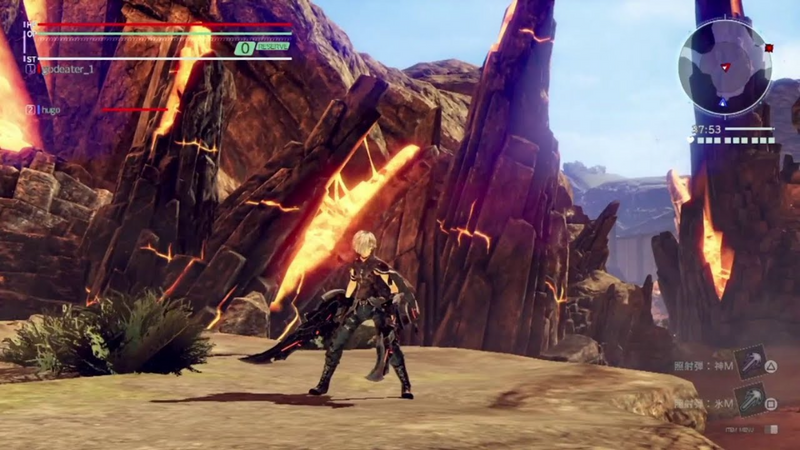Click the blue ally marker on minimap
This screenshot has height=450, width=800.
(722, 101)
